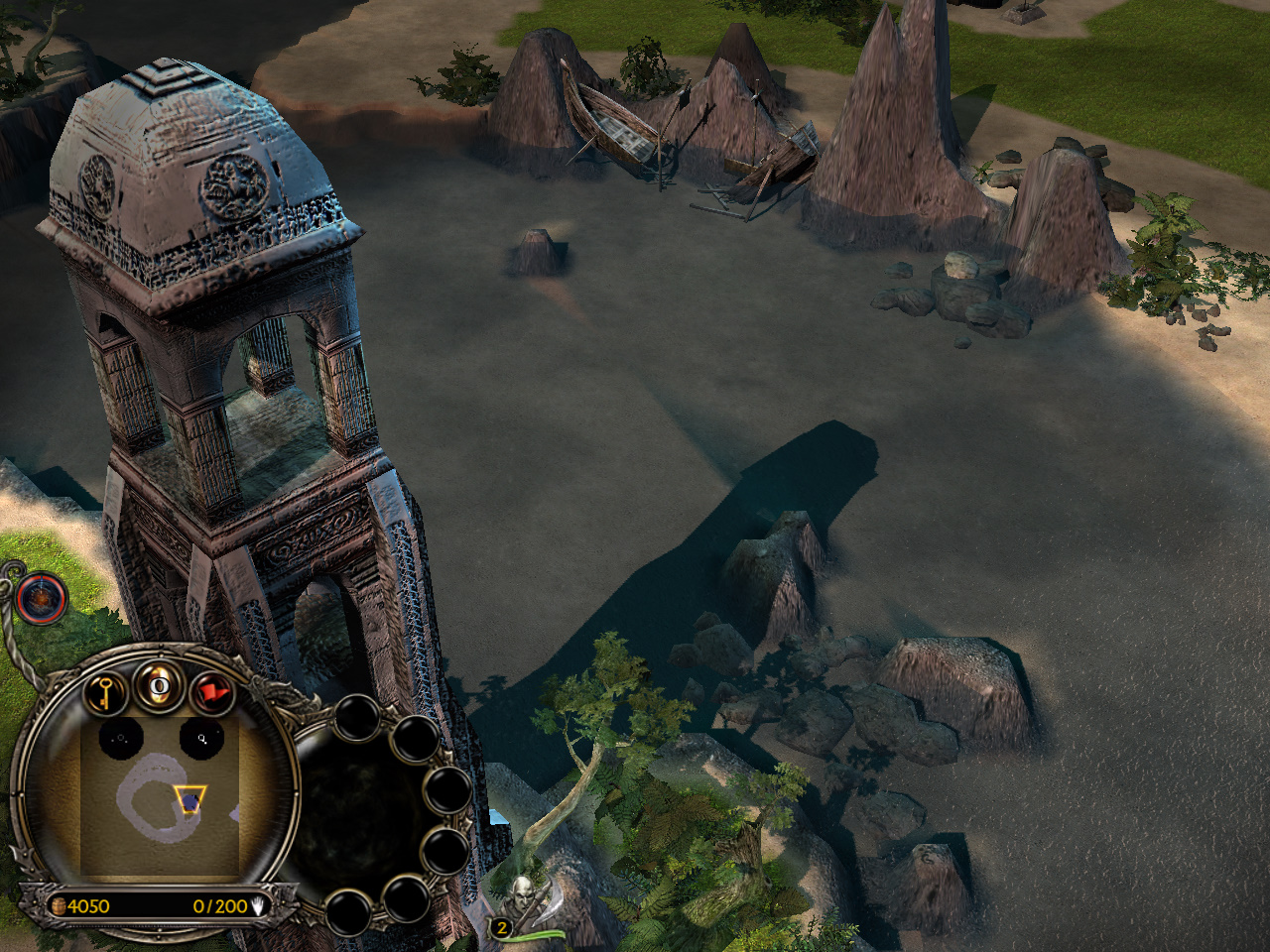
Task: Click the level 2 rank badge
Action: tap(501, 928)
